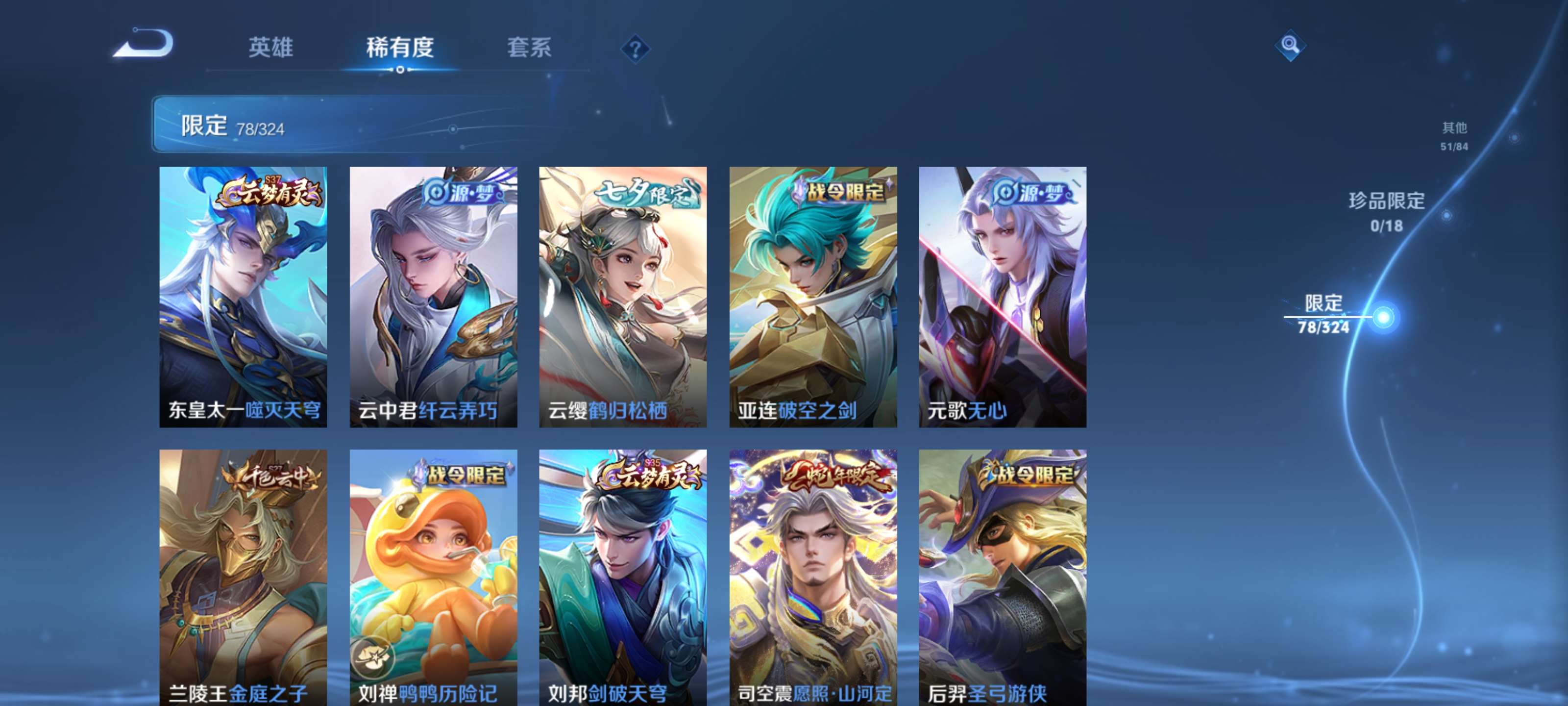Open the question mark help icon
Image resolution: width=1568 pixels, height=706 pixels.
click(635, 49)
